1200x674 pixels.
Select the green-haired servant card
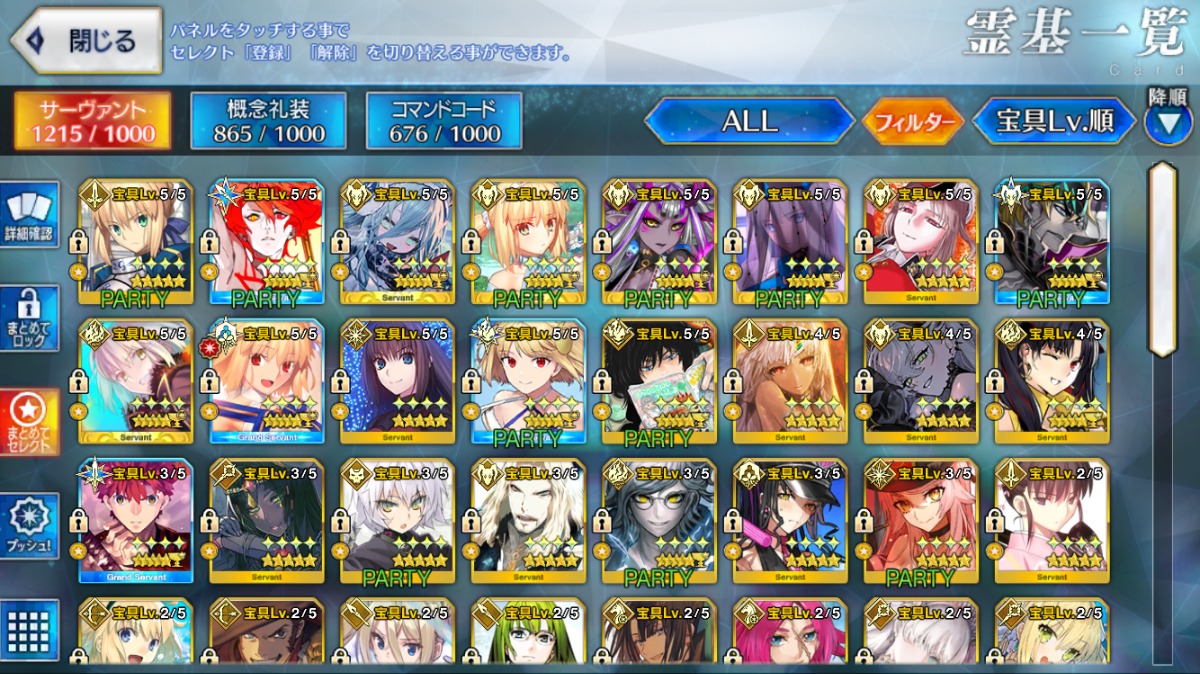coord(528,632)
